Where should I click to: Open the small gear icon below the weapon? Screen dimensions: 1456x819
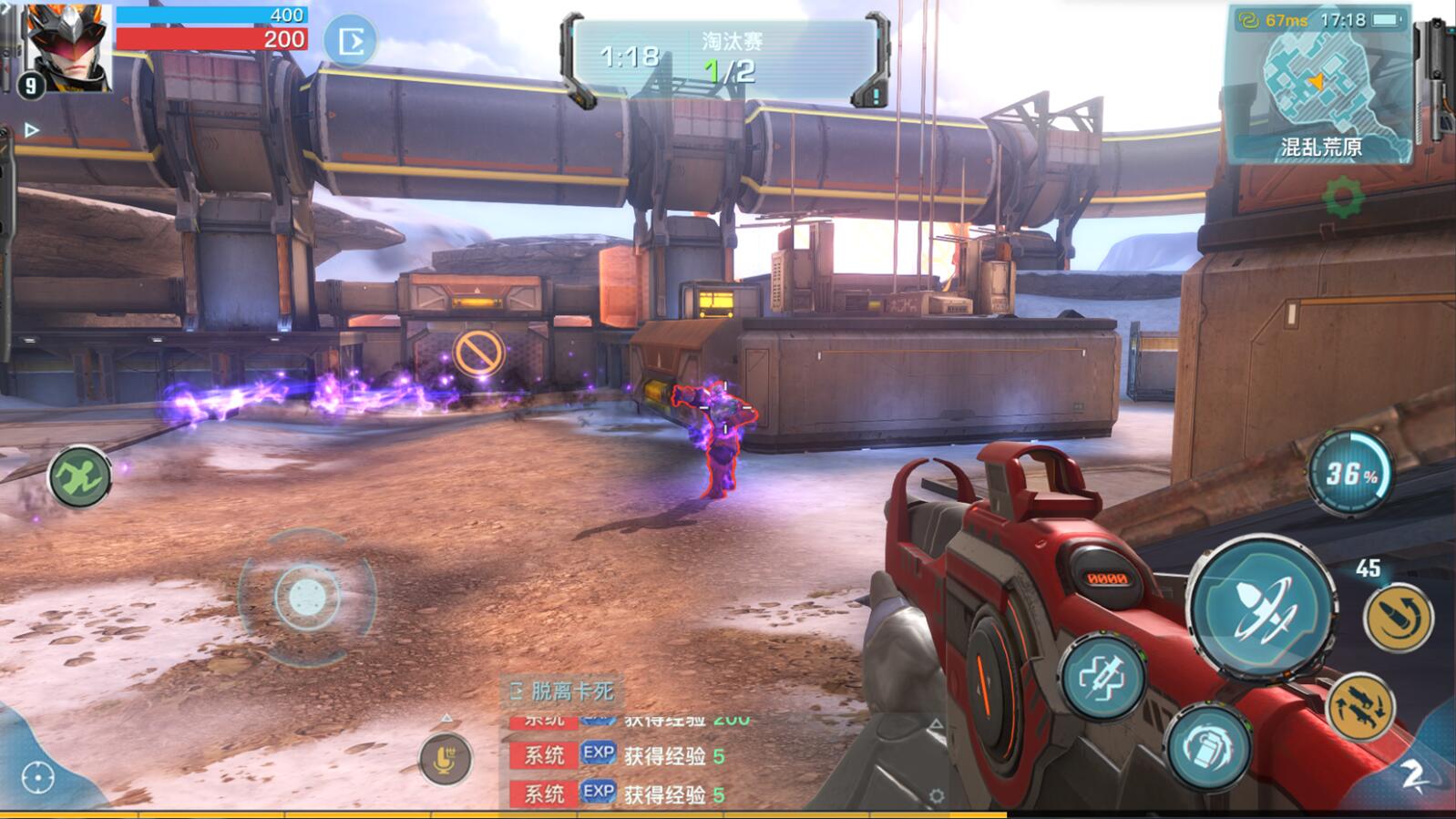coord(936,796)
